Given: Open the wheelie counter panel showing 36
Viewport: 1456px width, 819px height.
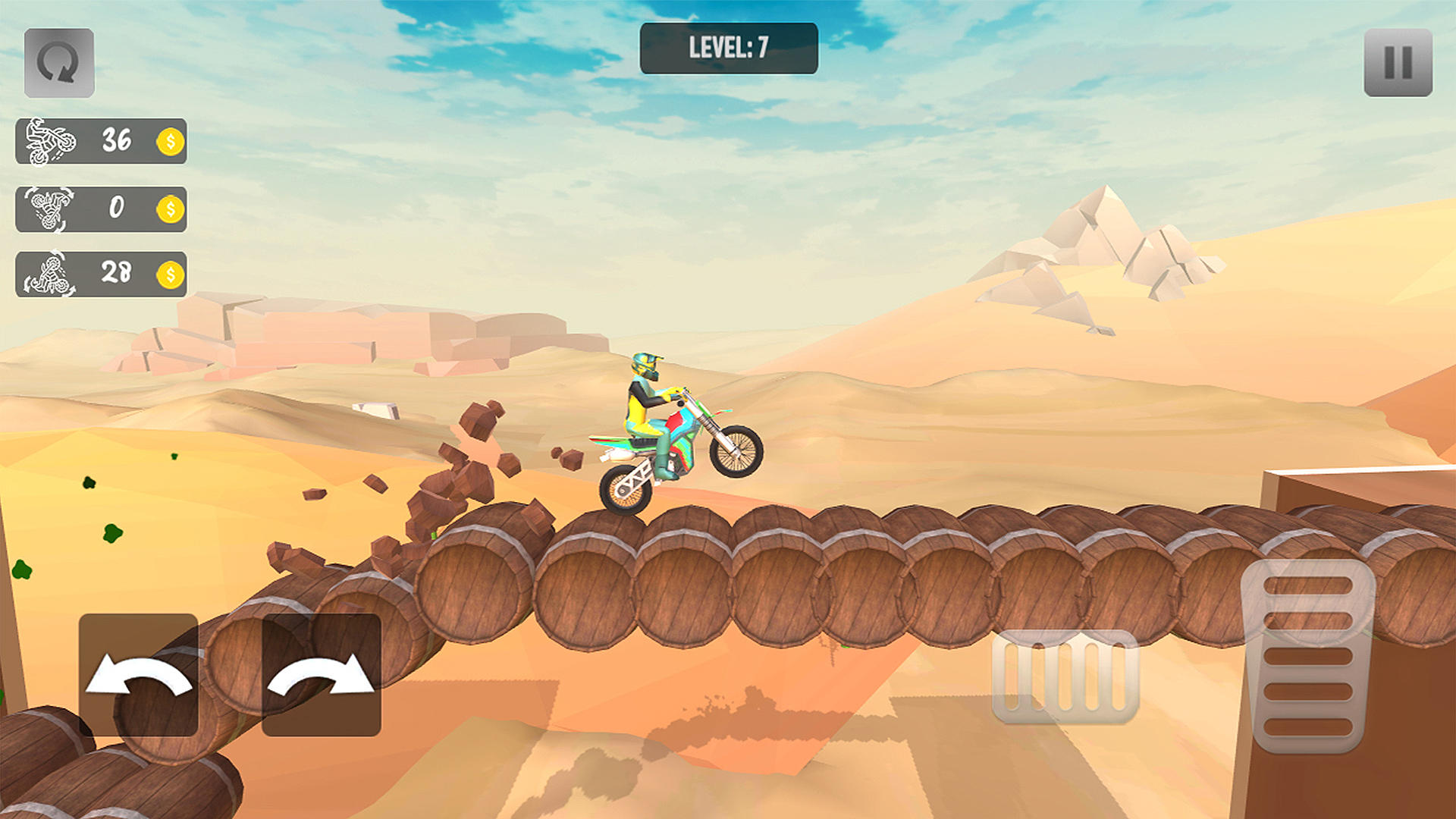Looking at the screenshot, I should [x=101, y=140].
